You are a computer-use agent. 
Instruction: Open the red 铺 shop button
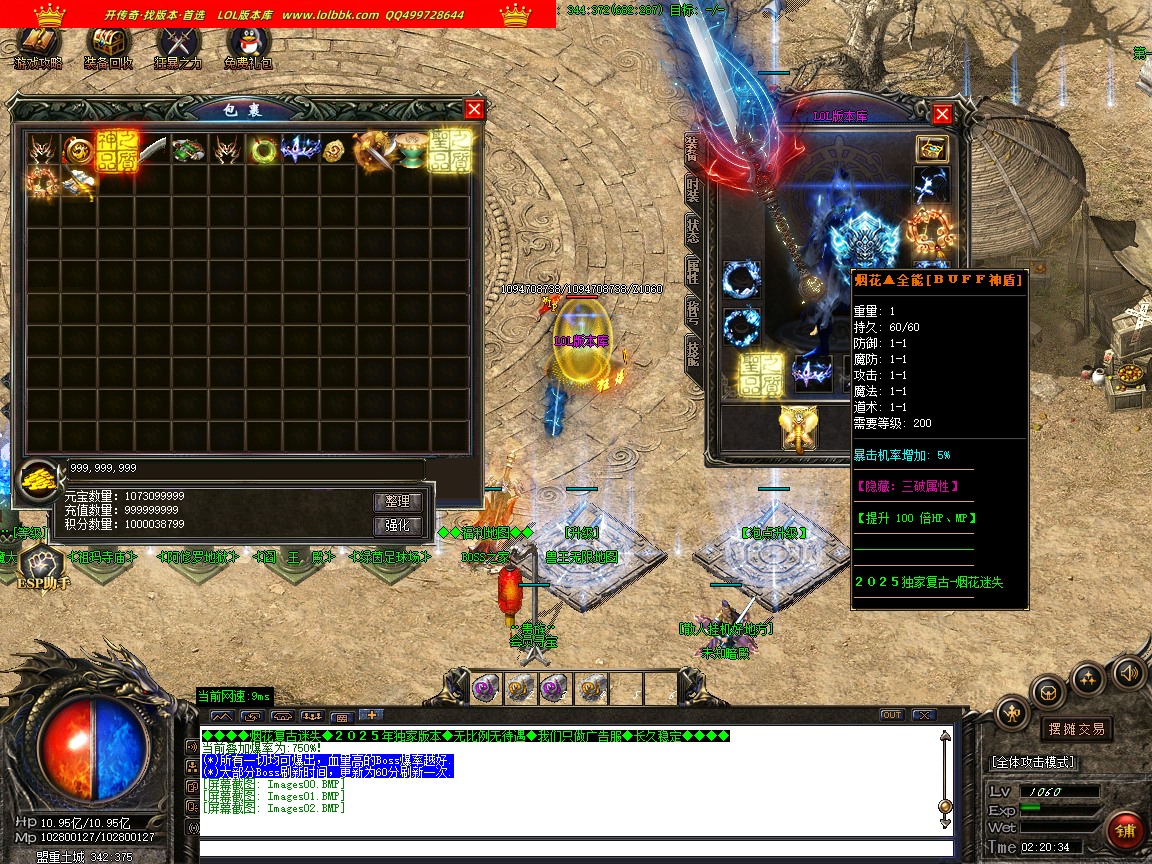coord(1126,831)
